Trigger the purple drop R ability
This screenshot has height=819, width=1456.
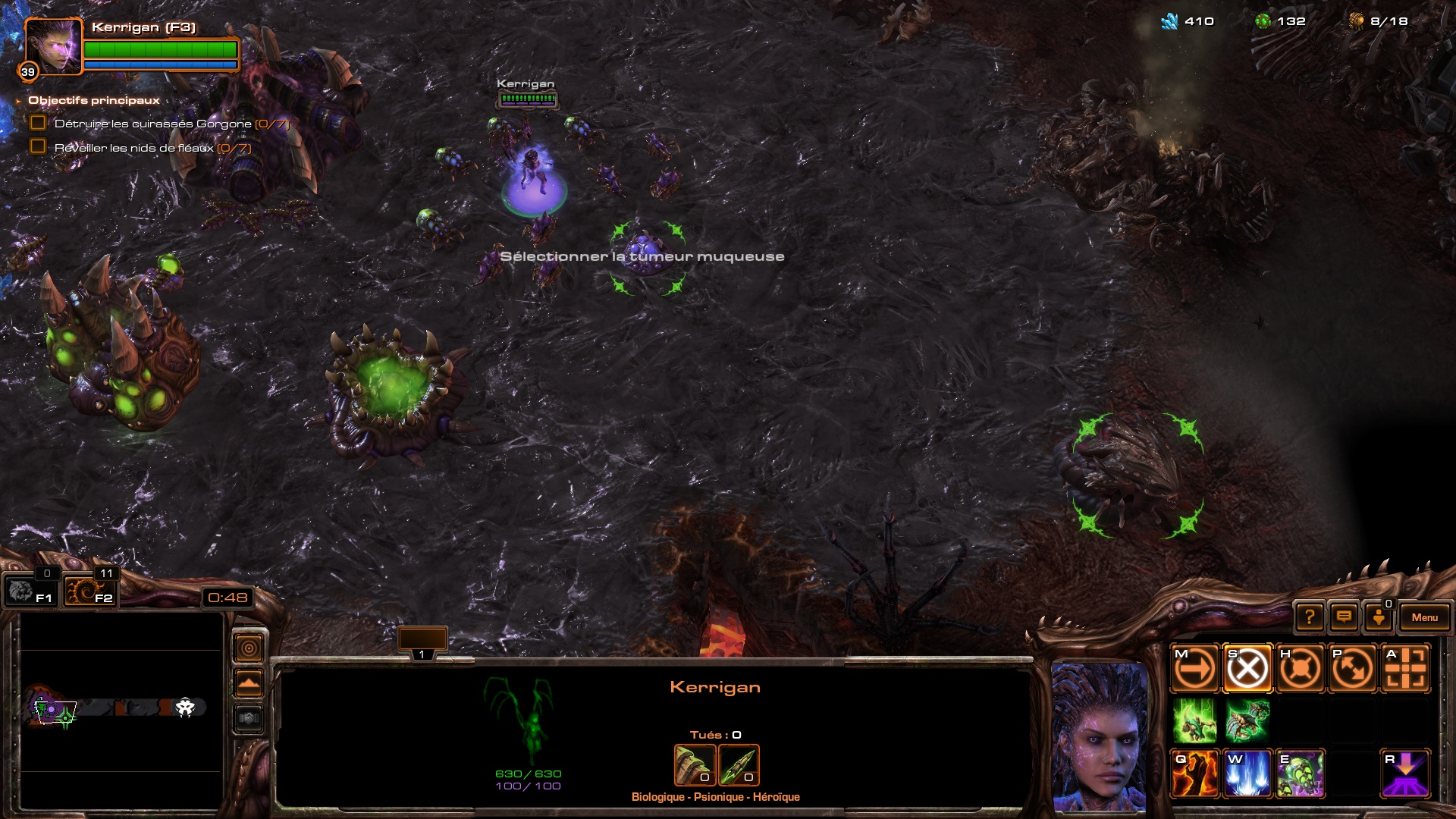coord(1405,773)
